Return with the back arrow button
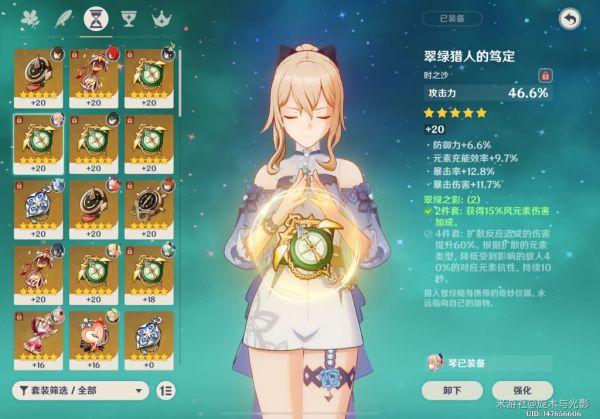 [570, 18]
